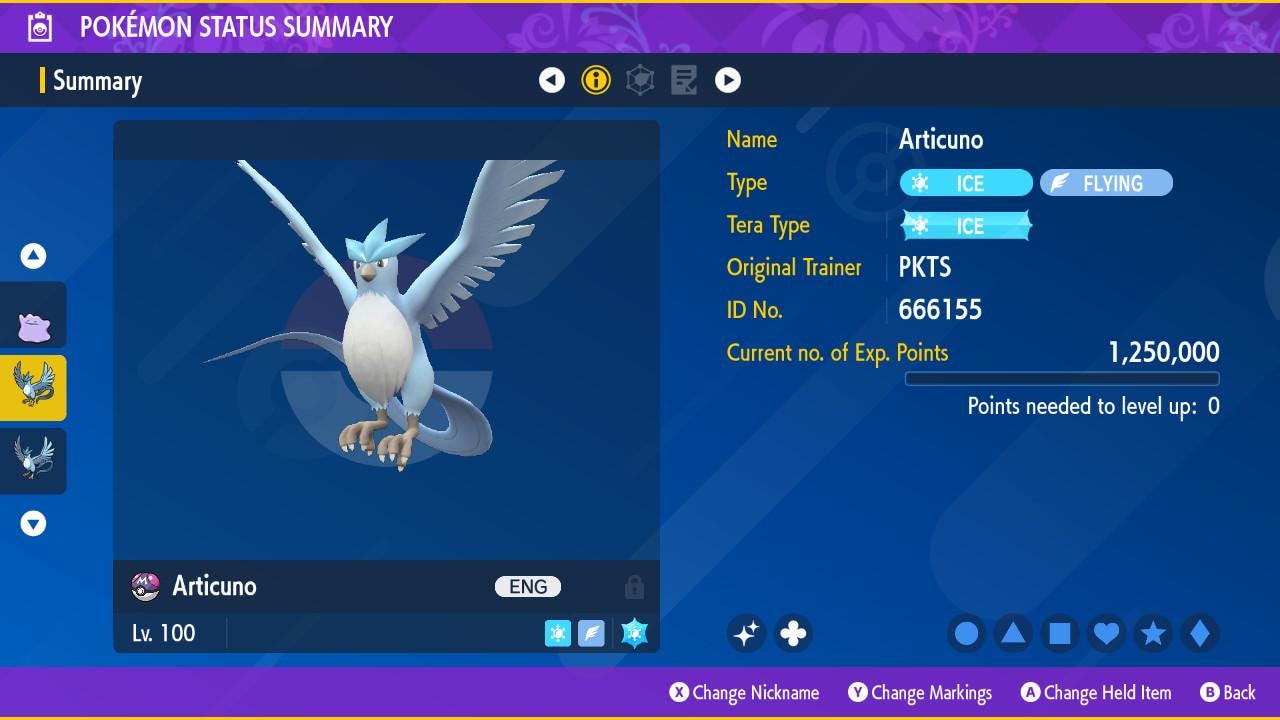
Task: Select the Galarian Articuno party thumbnail
Action: (33, 458)
